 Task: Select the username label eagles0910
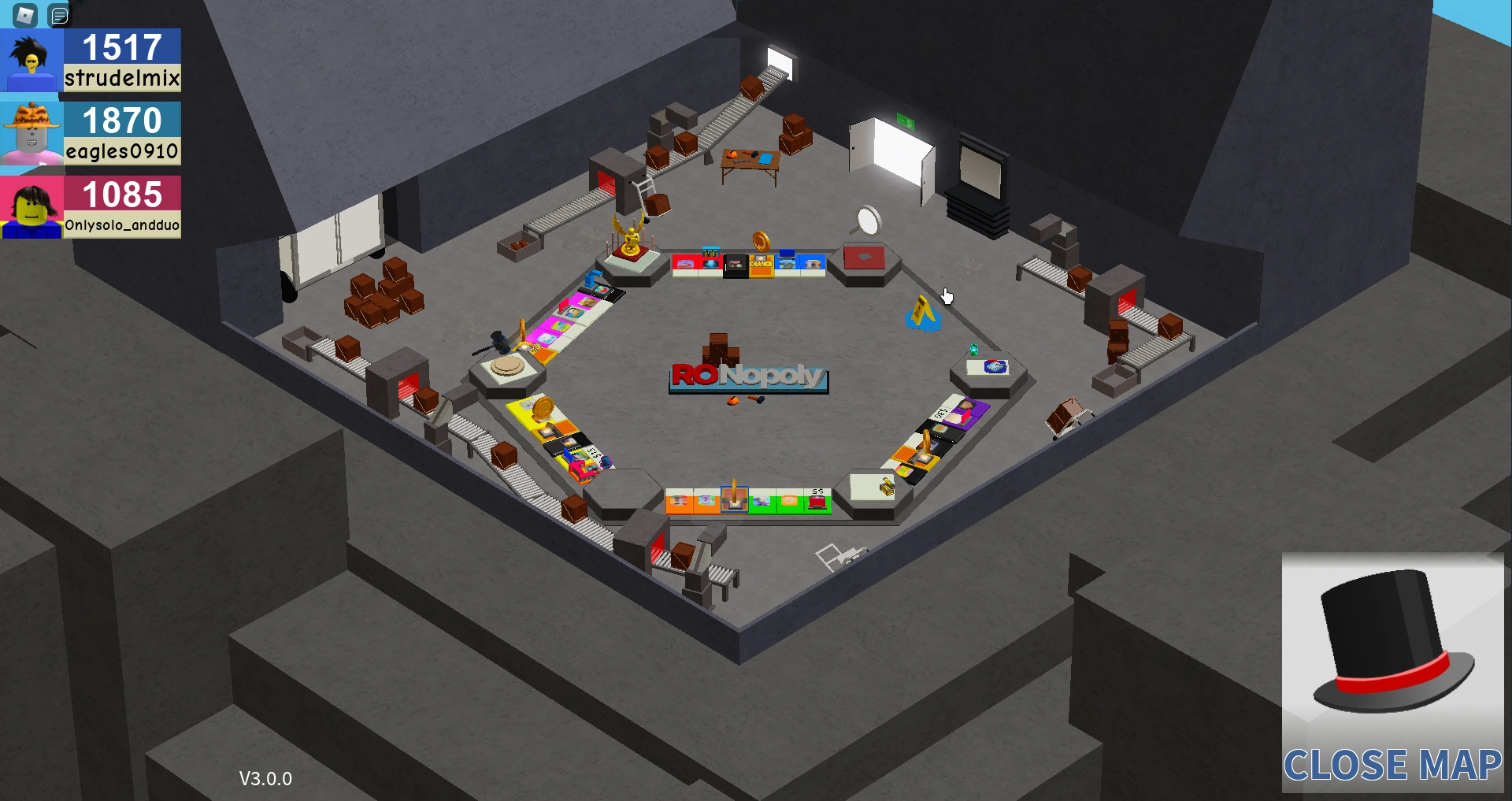coord(121,151)
